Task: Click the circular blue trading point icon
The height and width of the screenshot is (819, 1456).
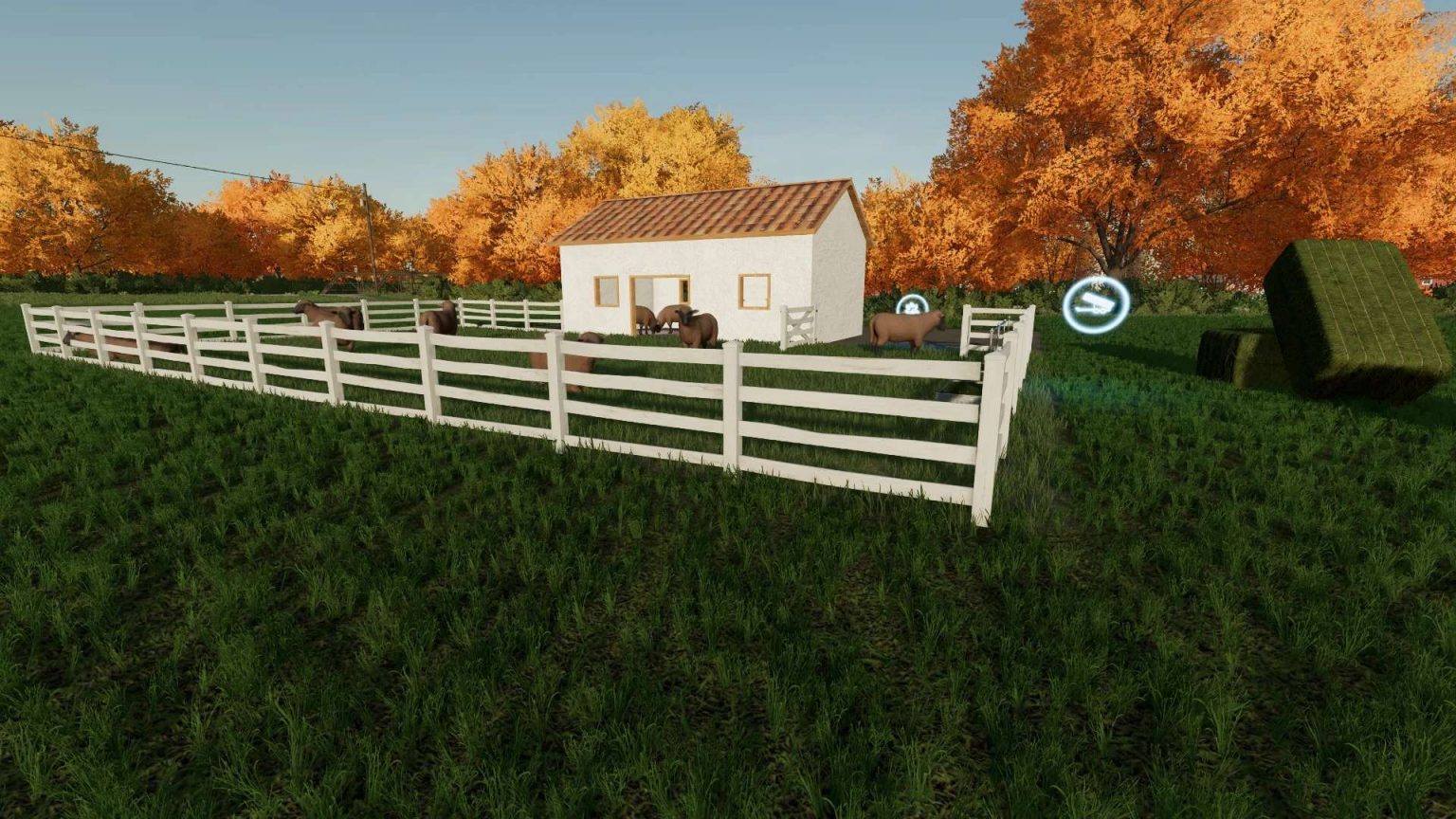Action: click(1095, 303)
